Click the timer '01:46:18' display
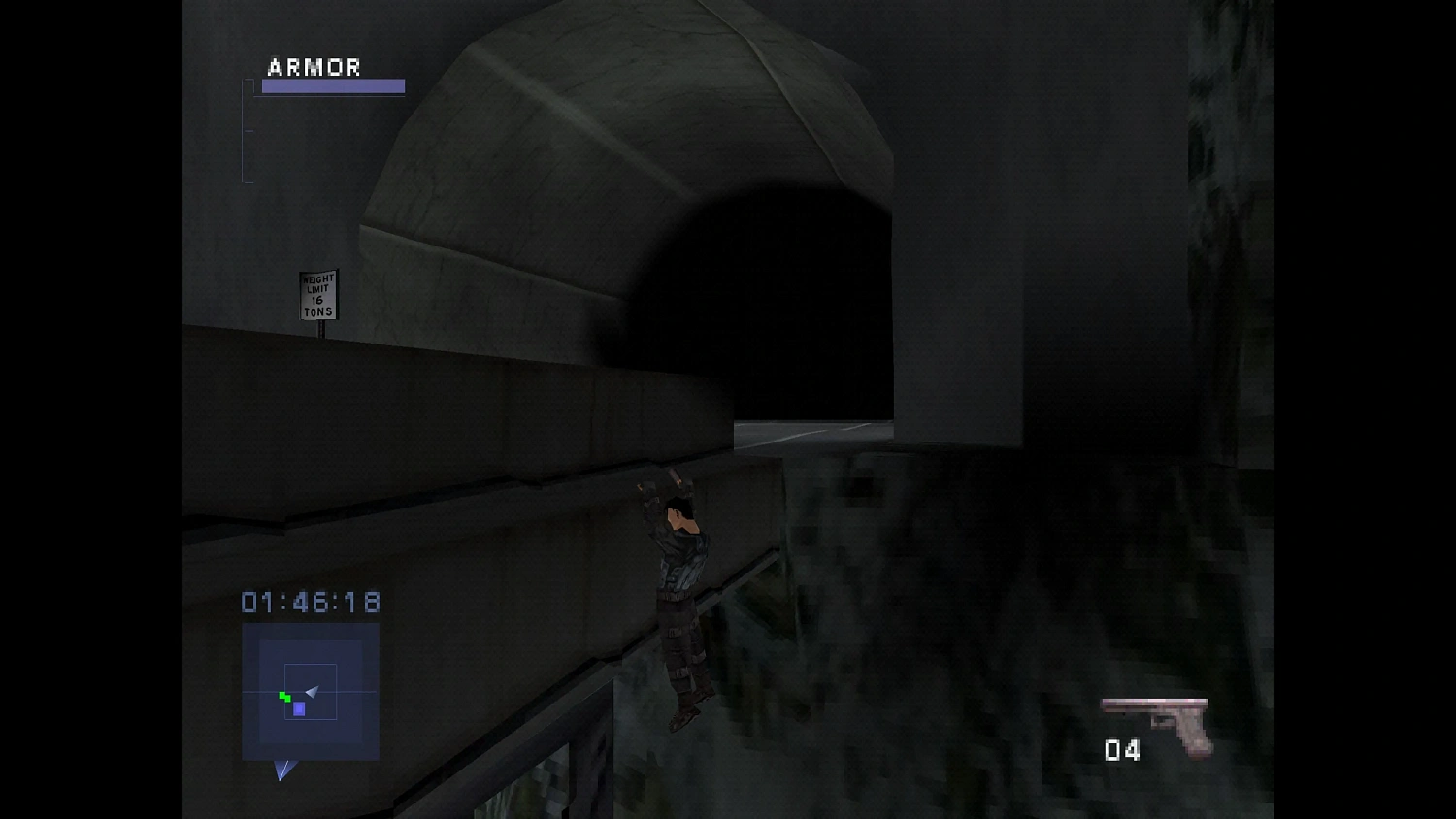 (x=309, y=603)
